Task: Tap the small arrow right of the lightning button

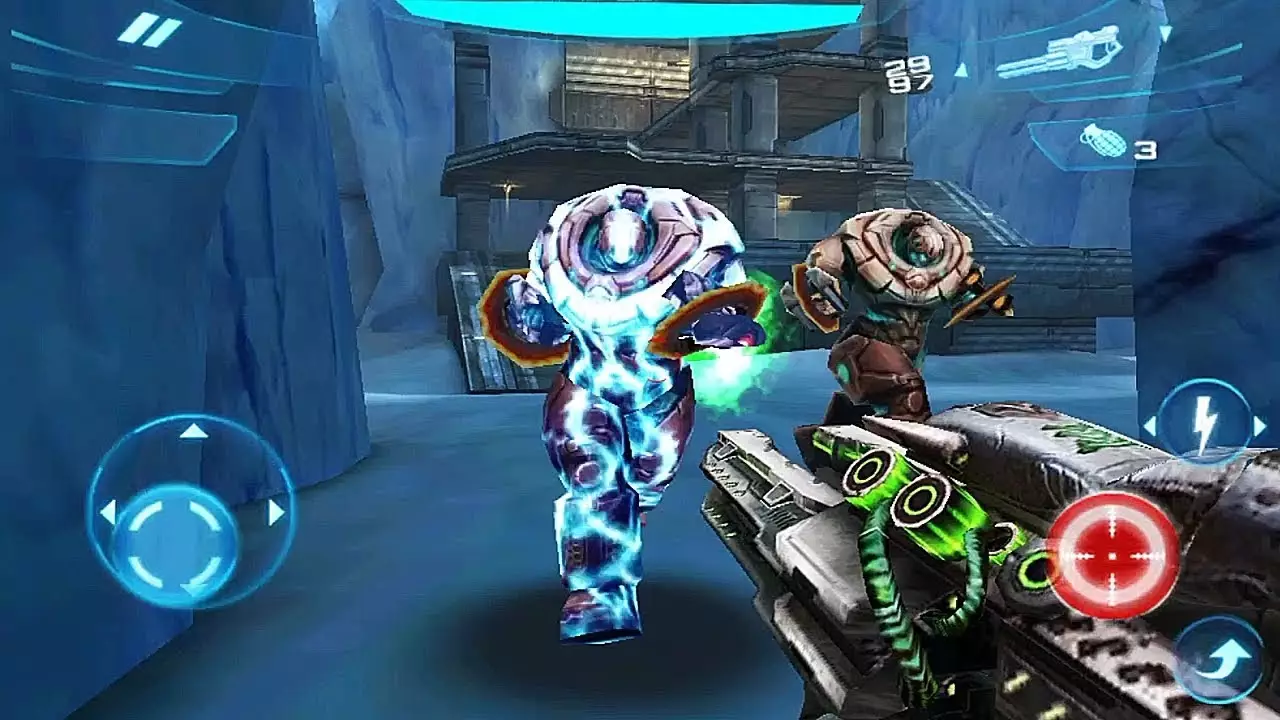Action: click(x=1259, y=425)
